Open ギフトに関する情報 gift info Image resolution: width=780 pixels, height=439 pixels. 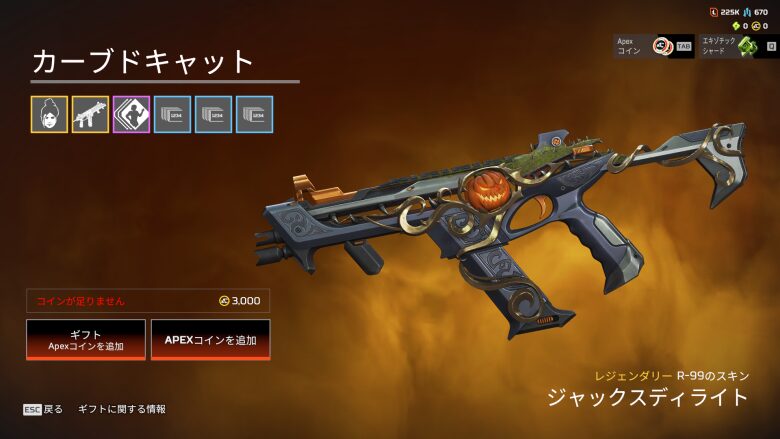pos(122,409)
